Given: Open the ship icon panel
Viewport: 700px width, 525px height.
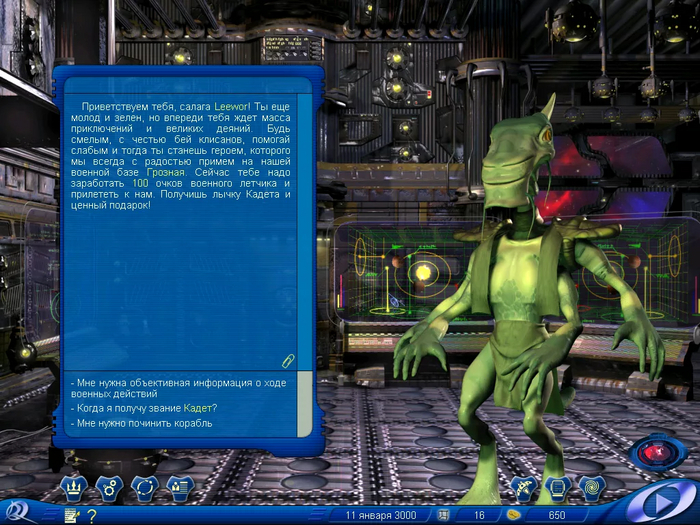Looking at the screenshot, I should pos(524,488).
